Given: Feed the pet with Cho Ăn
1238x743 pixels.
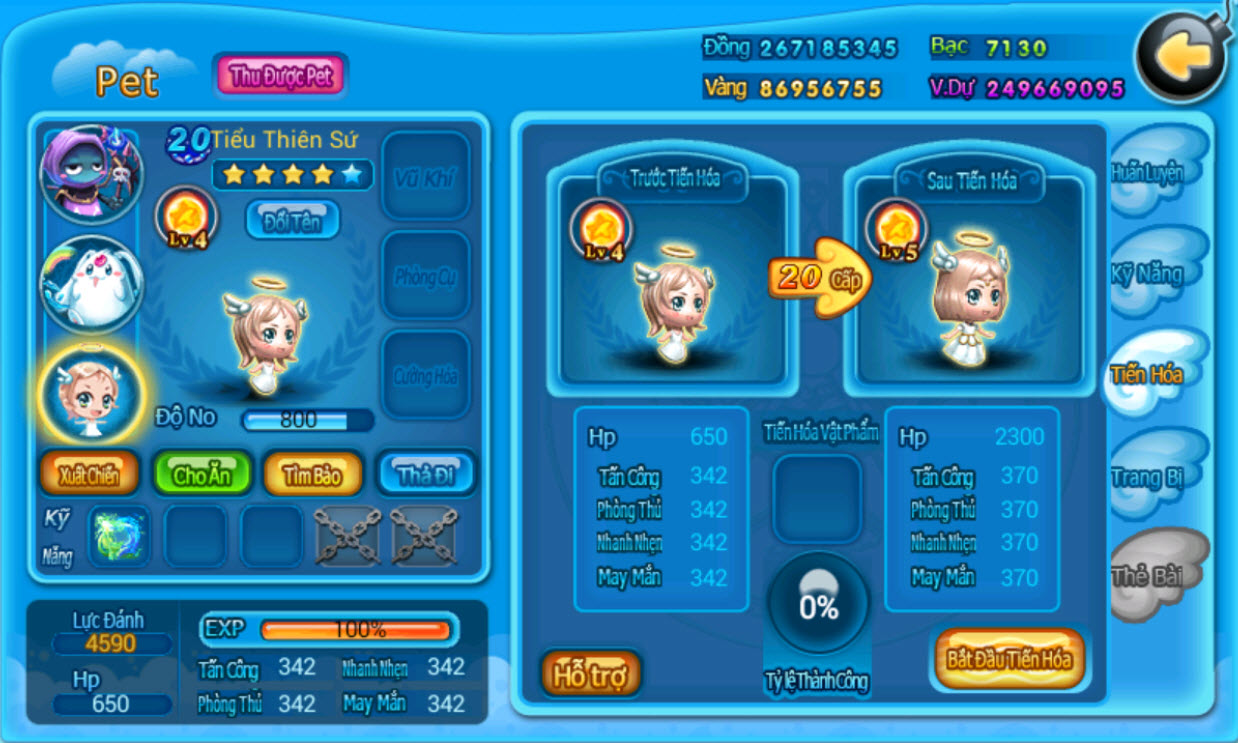Looking at the screenshot, I should (201, 475).
